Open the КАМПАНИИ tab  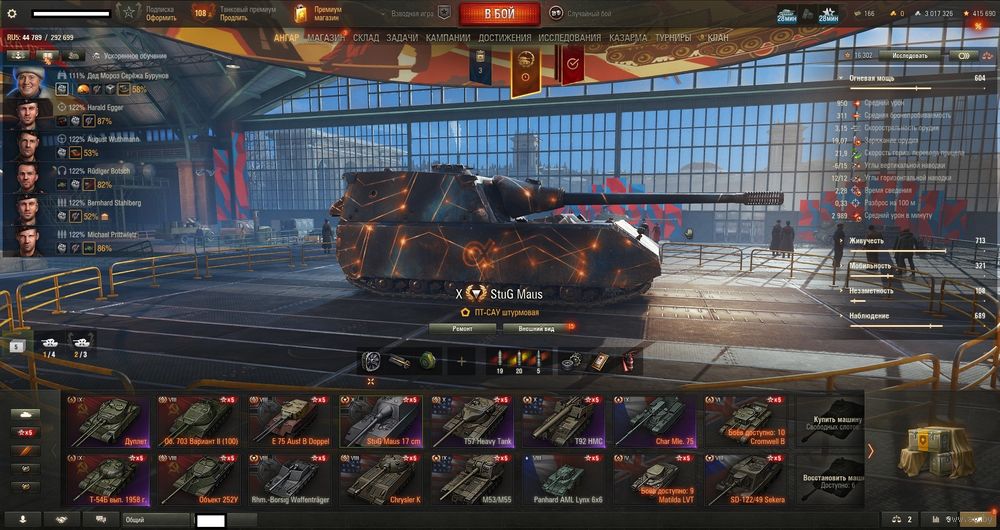(x=448, y=38)
